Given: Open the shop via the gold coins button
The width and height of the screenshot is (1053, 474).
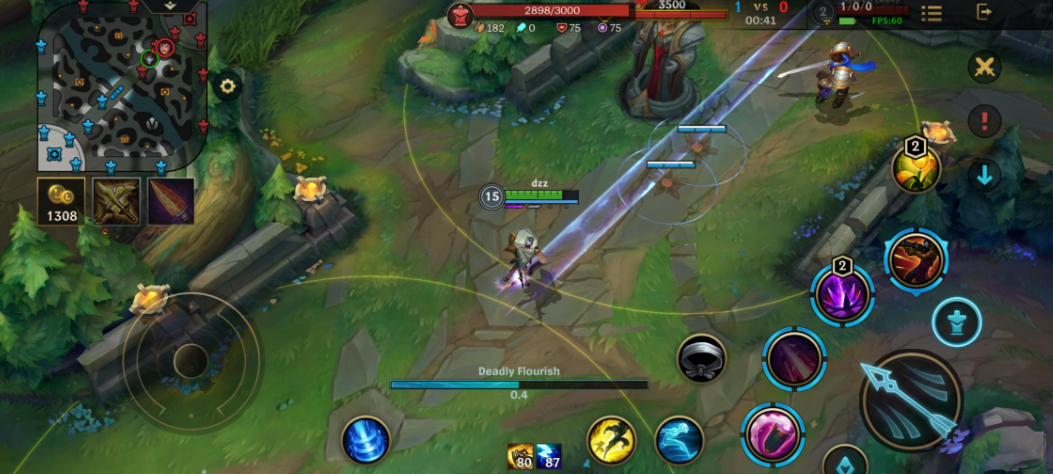Looking at the screenshot, I should coord(62,201).
